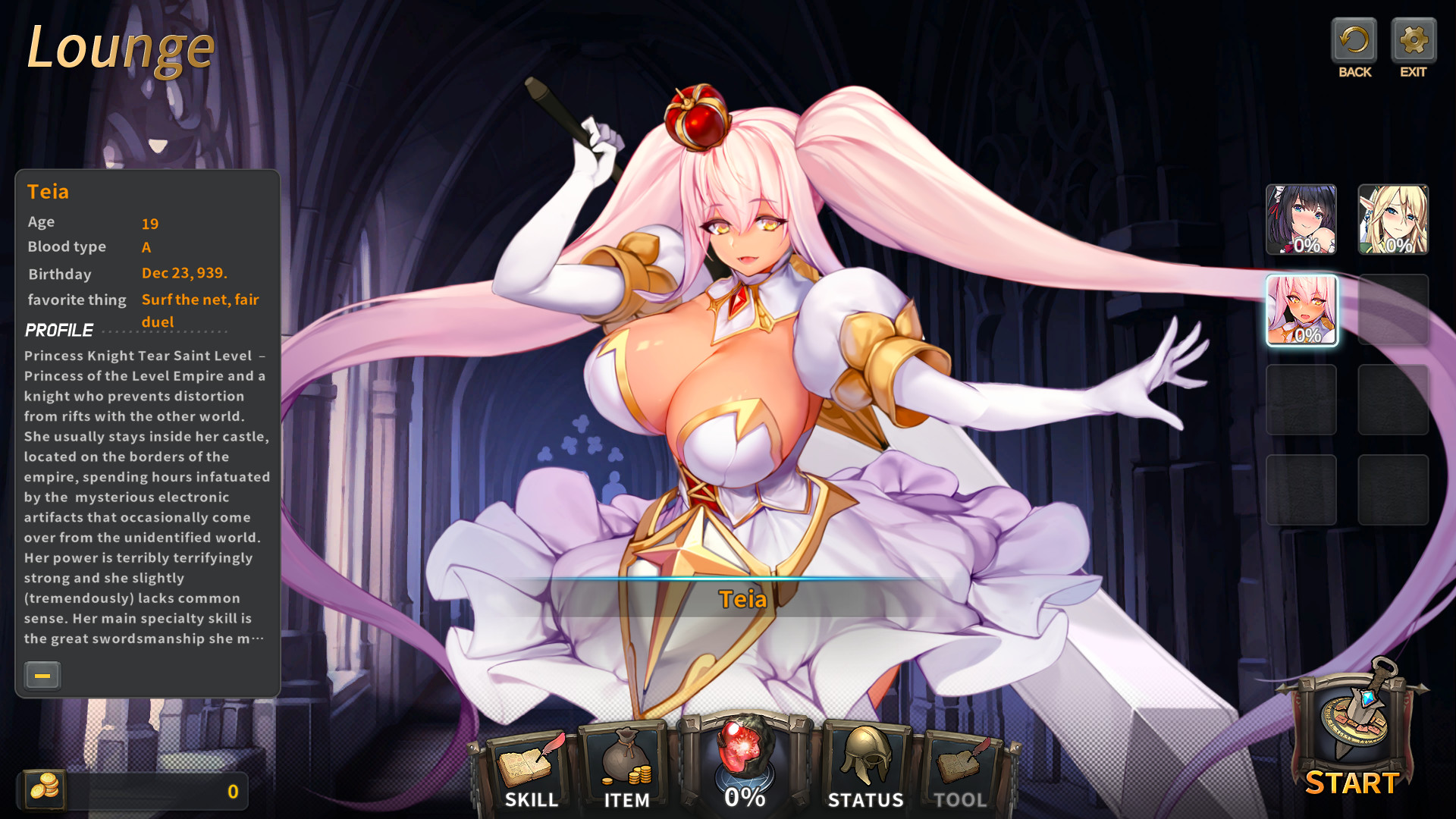The width and height of the screenshot is (1456, 819).
Task: Select the blonde elf's portrait
Action: point(1394,221)
